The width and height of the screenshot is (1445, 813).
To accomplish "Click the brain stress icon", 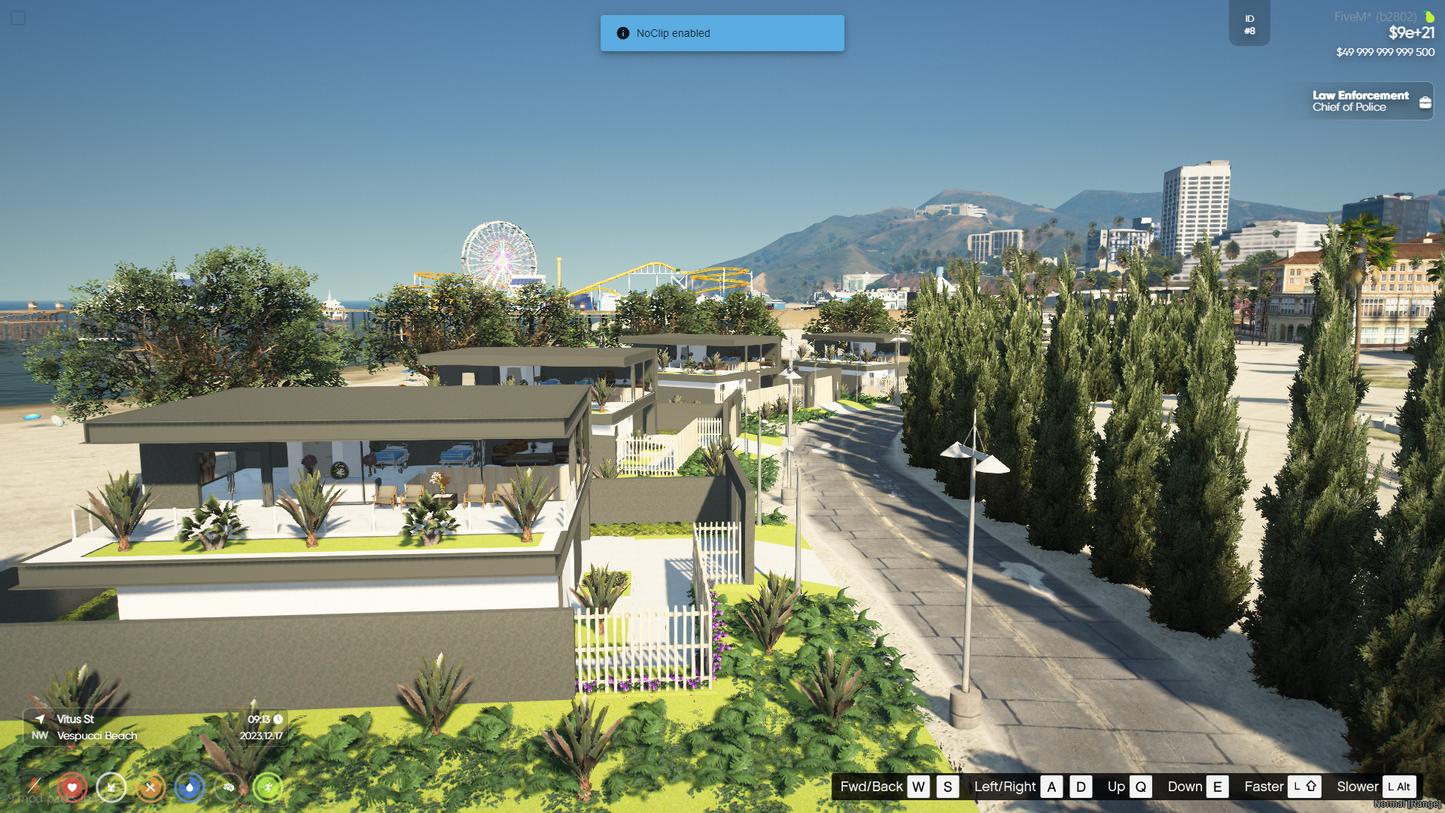I will pos(228,787).
